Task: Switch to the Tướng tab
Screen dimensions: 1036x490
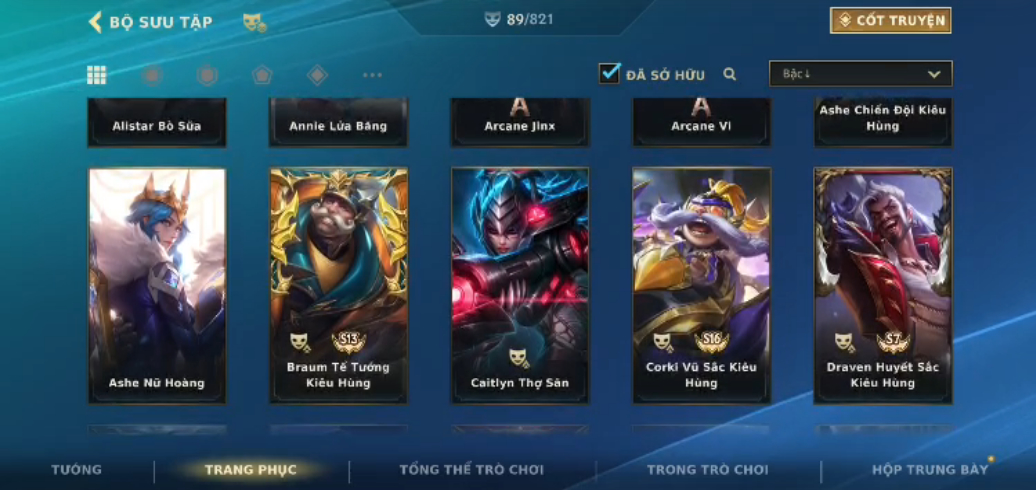Action: coord(77,470)
